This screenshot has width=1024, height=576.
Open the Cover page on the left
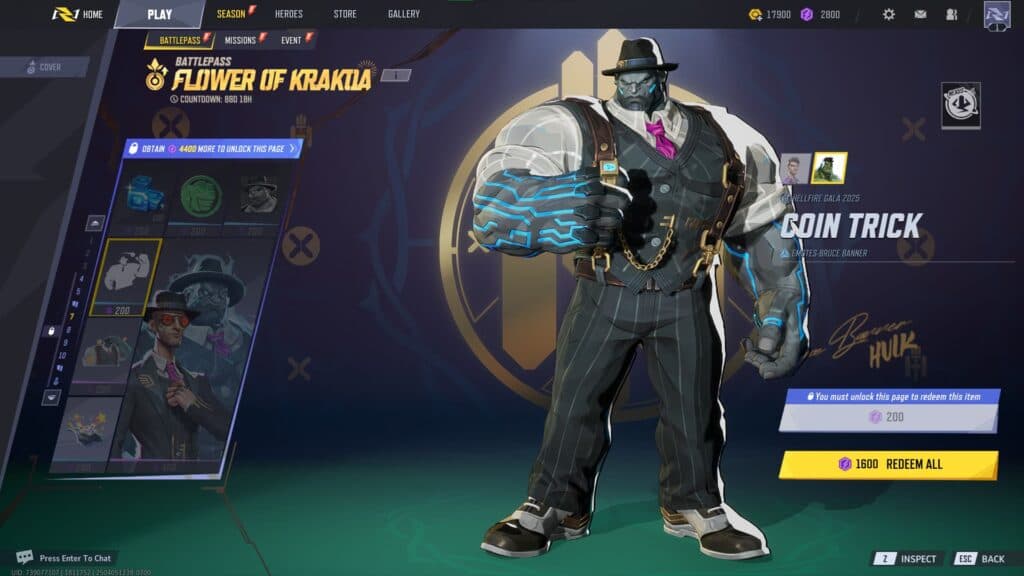(x=45, y=67)
